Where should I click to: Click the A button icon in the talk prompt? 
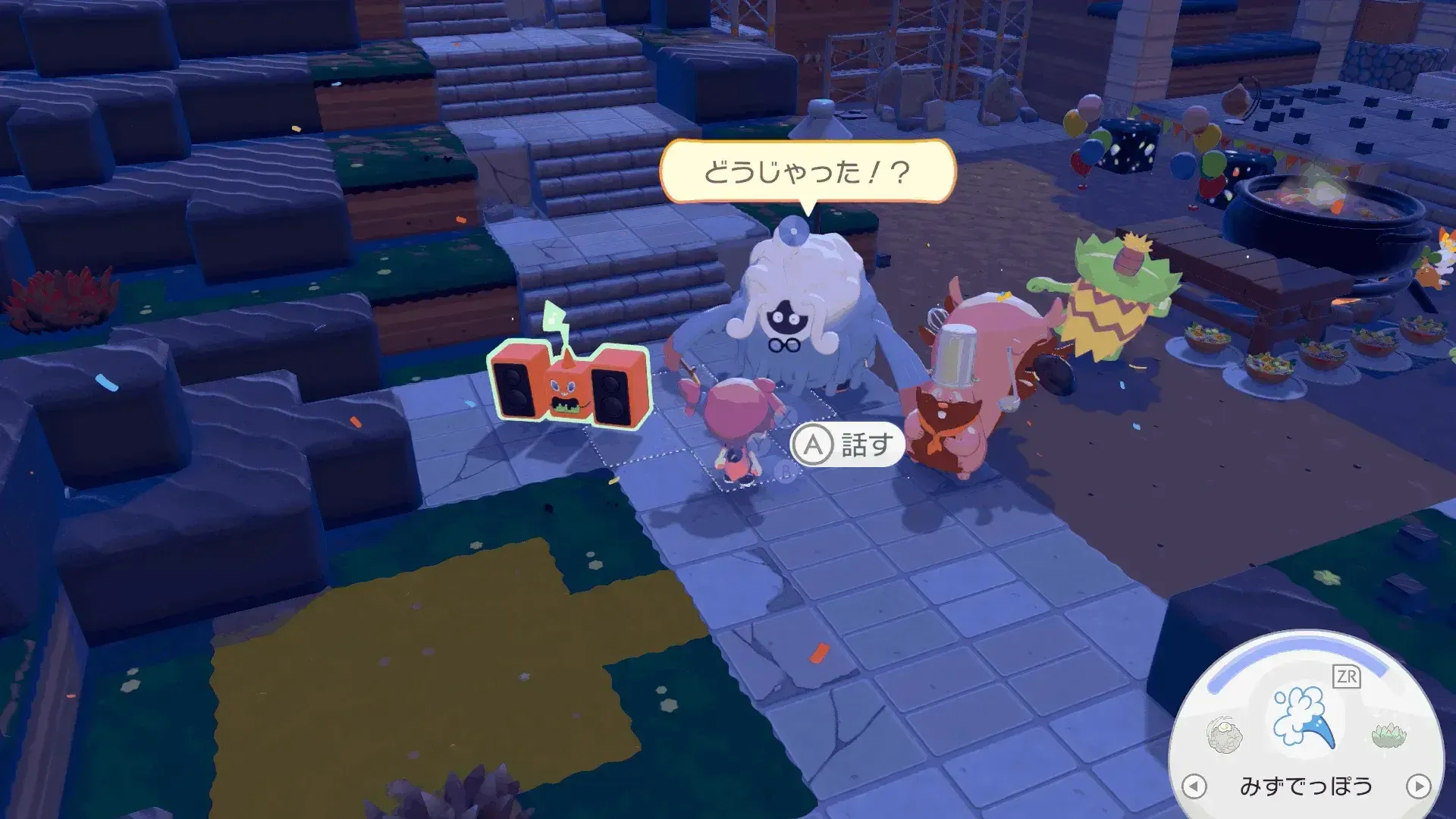coord(813,444)
